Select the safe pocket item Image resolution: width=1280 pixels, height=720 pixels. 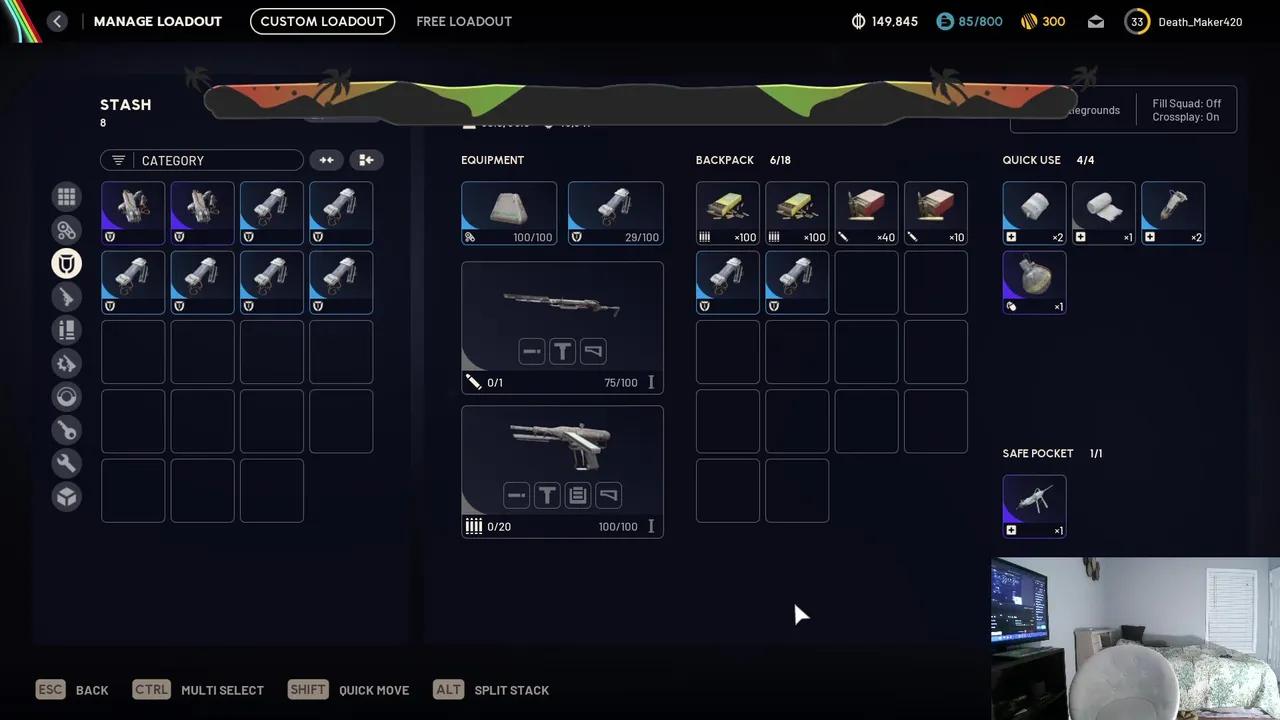[x=1034, y=506]
